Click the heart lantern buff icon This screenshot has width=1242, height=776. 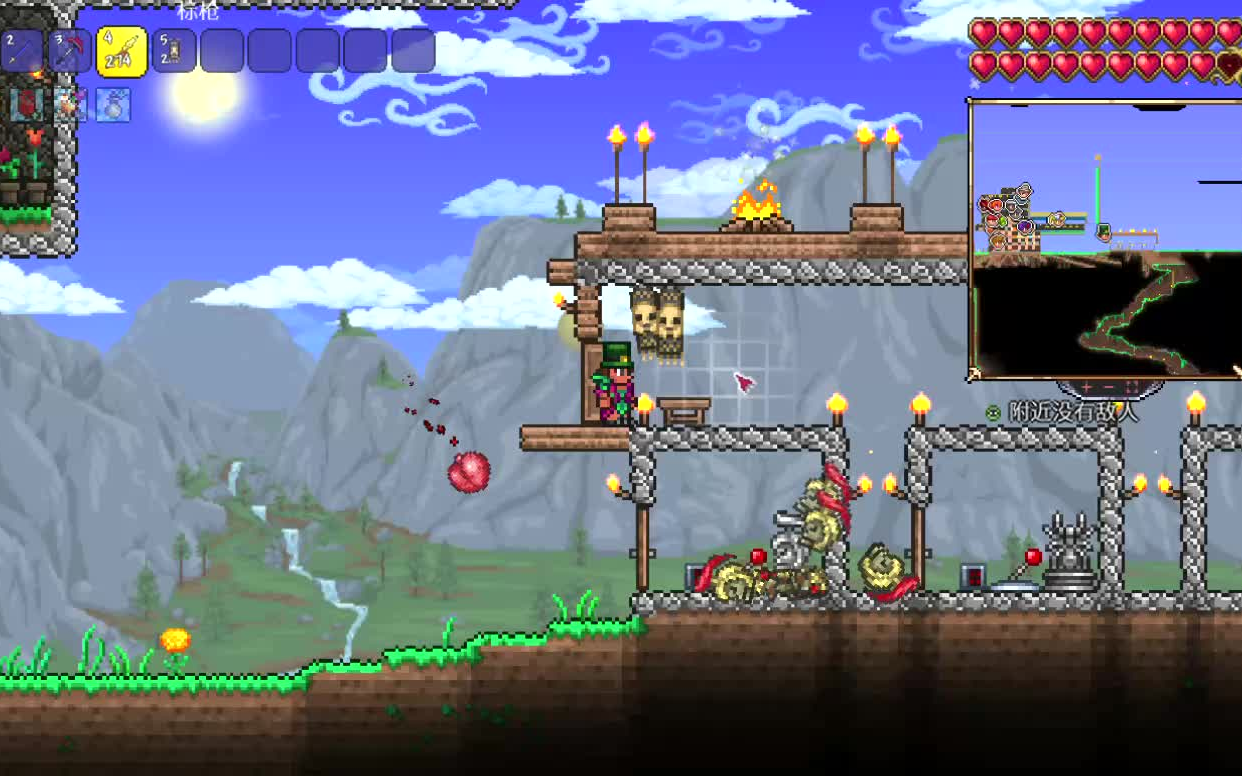tap(24, 104)
